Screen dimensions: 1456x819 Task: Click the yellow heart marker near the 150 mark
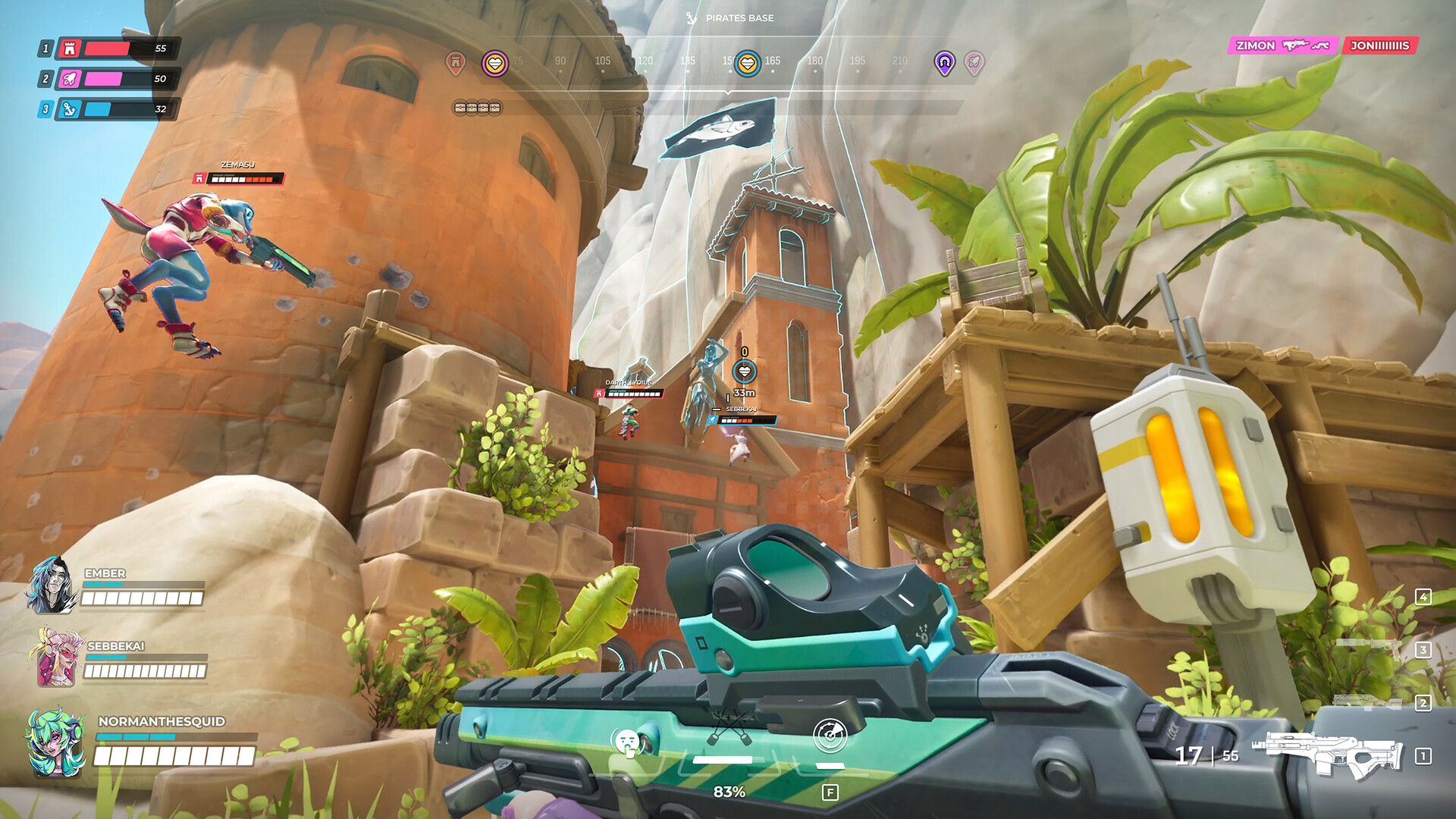click(749, 62)
